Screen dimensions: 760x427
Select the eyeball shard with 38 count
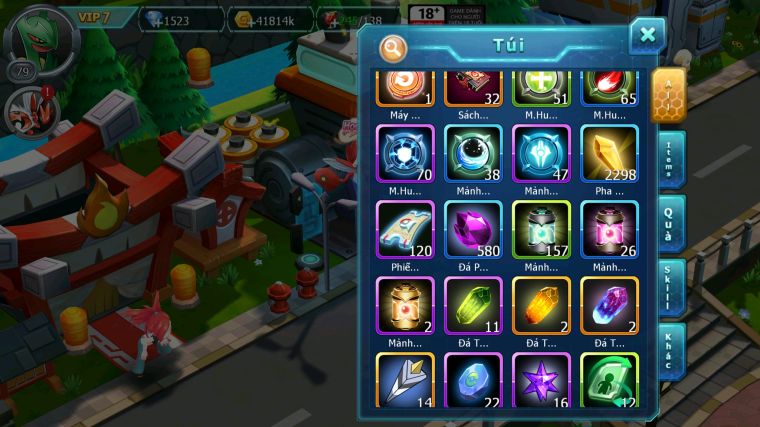coord(473,155)
